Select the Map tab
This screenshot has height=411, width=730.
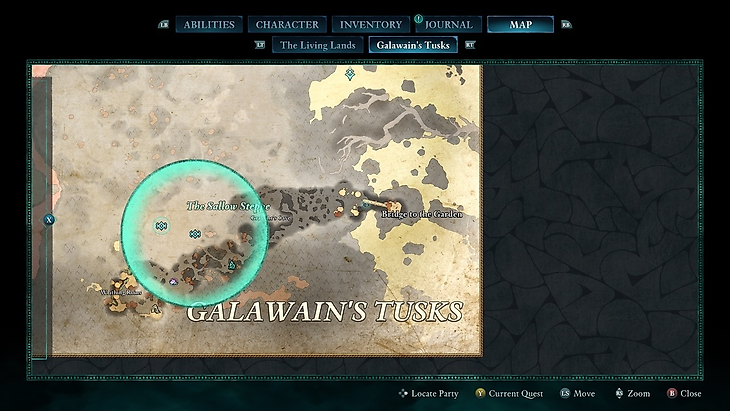pyautogui.click(x=520, y=24)
